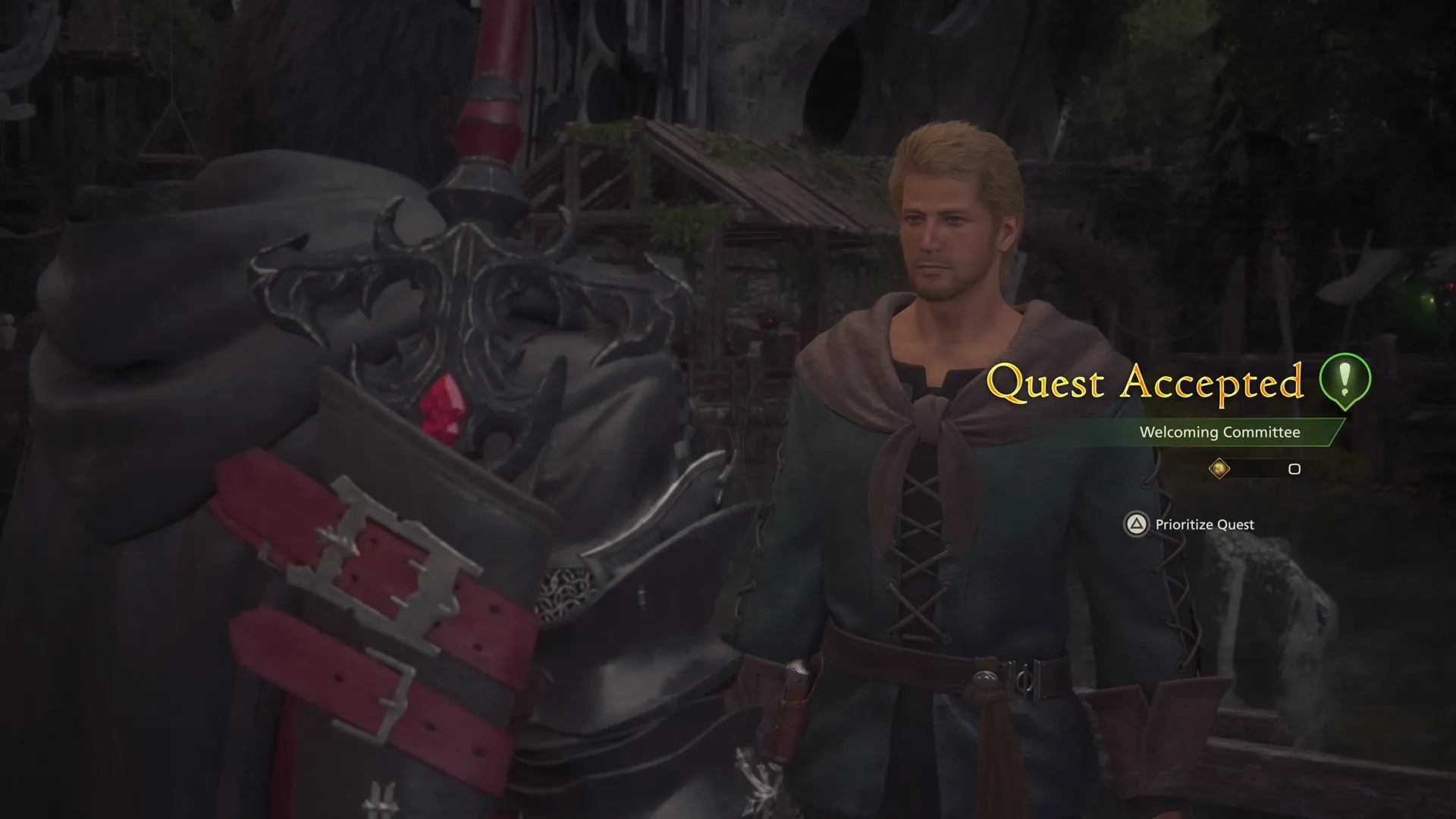Enable priority on the Welcoming Committee quest
1456x819 pixels.
[x=1191, y=524]
